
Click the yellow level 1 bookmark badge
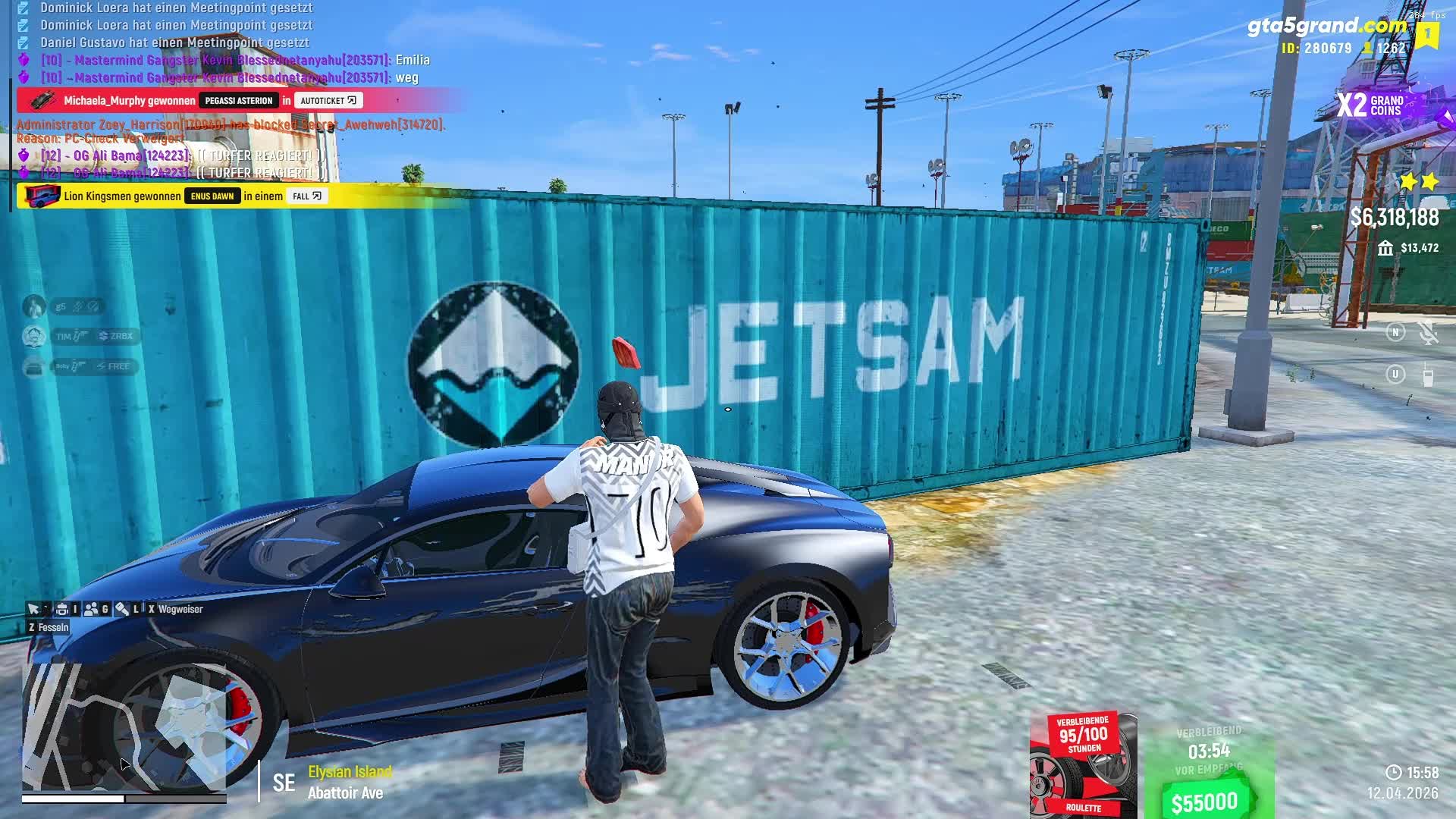pyautogui.click(x=1426, y=35)
